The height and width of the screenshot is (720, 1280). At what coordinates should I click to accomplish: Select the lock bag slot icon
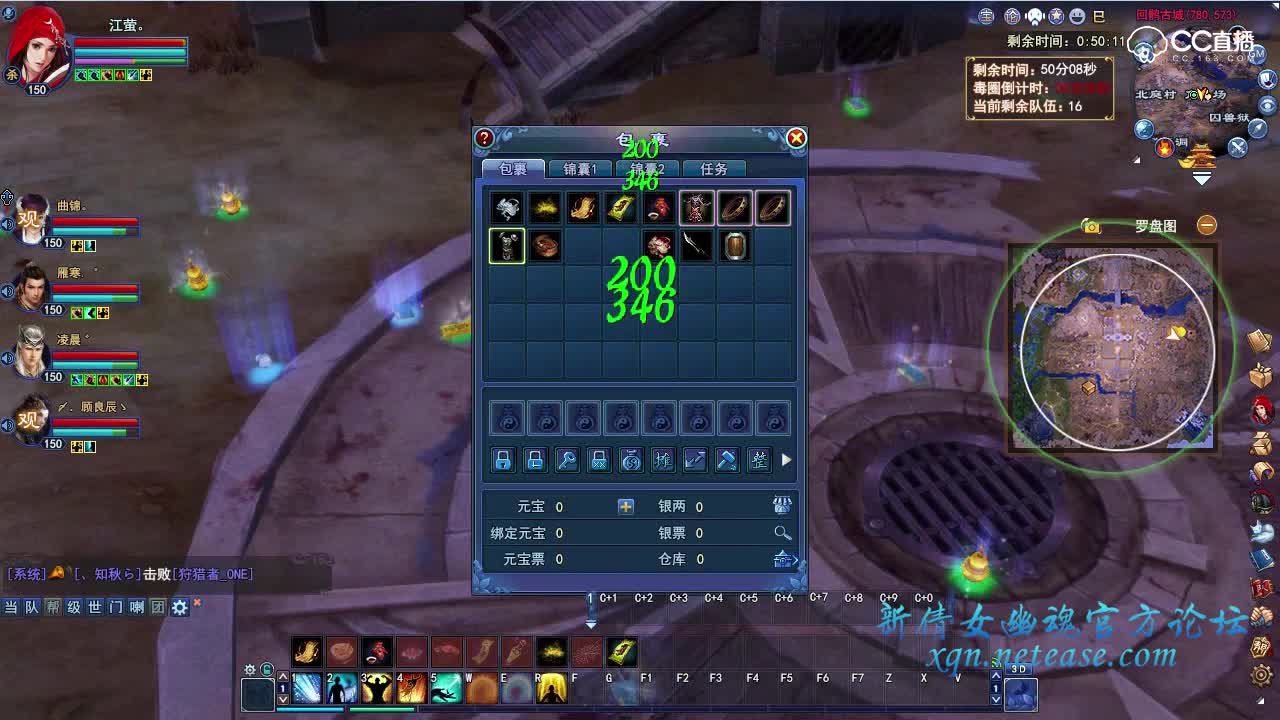(x=504, y=460)
